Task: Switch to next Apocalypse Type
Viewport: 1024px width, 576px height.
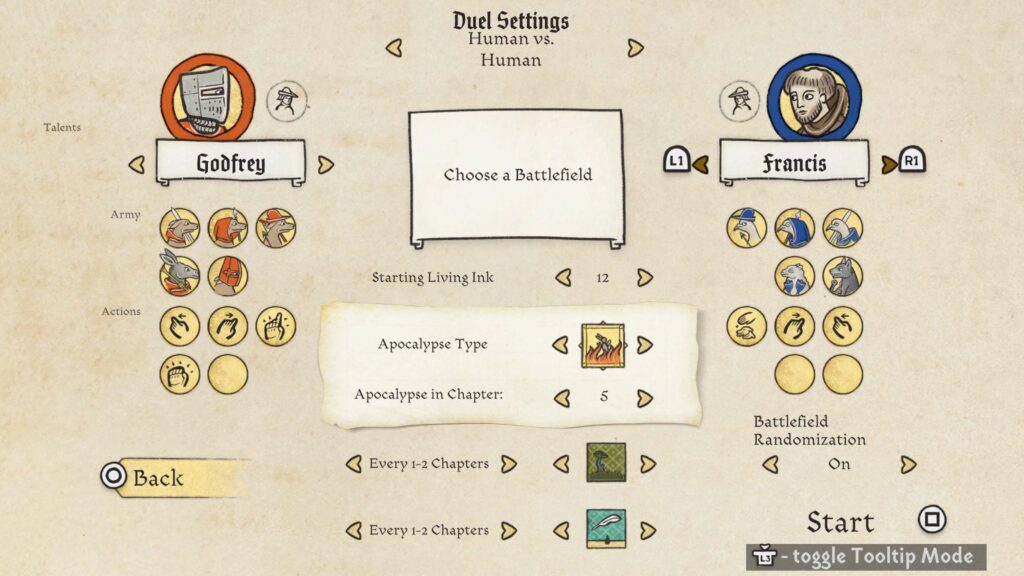Action: tap(645, 344)
